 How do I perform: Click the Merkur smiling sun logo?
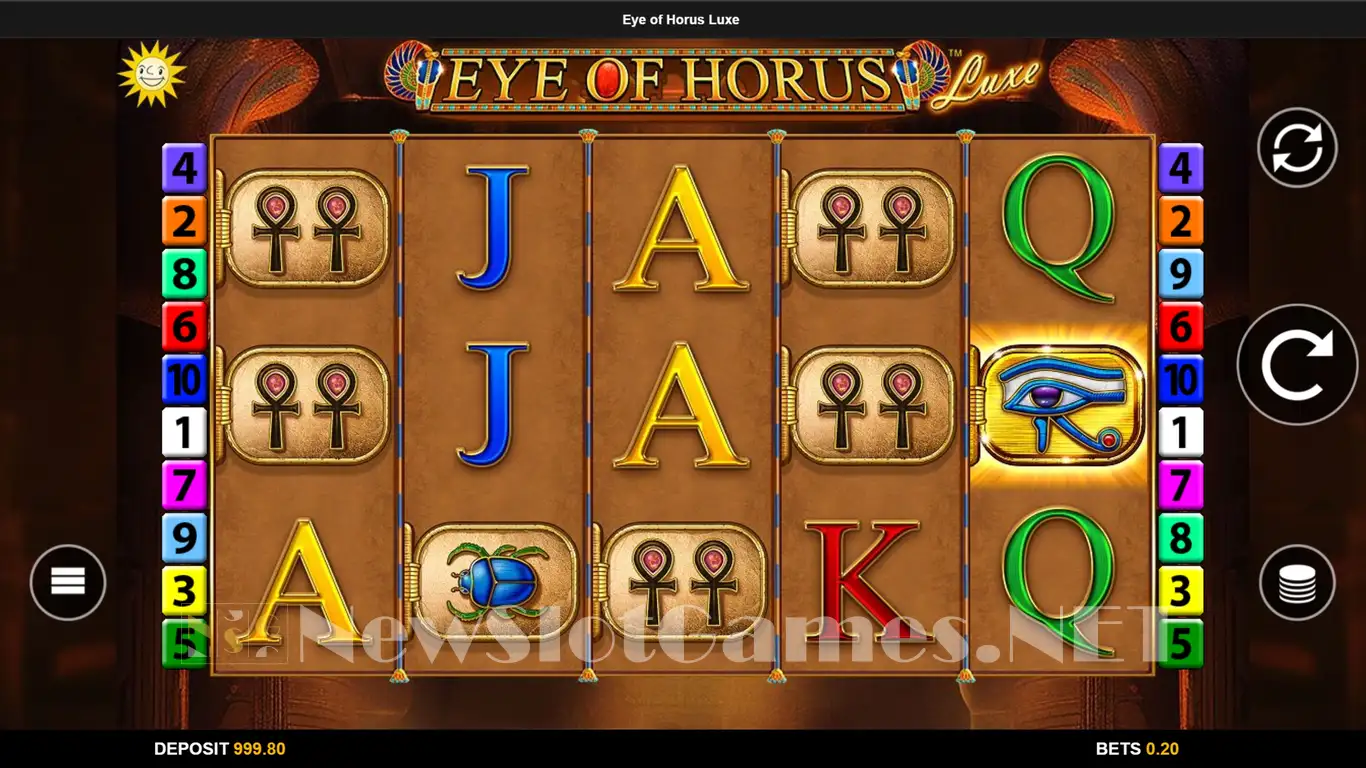pyautogui.click(x=152, y=74)
